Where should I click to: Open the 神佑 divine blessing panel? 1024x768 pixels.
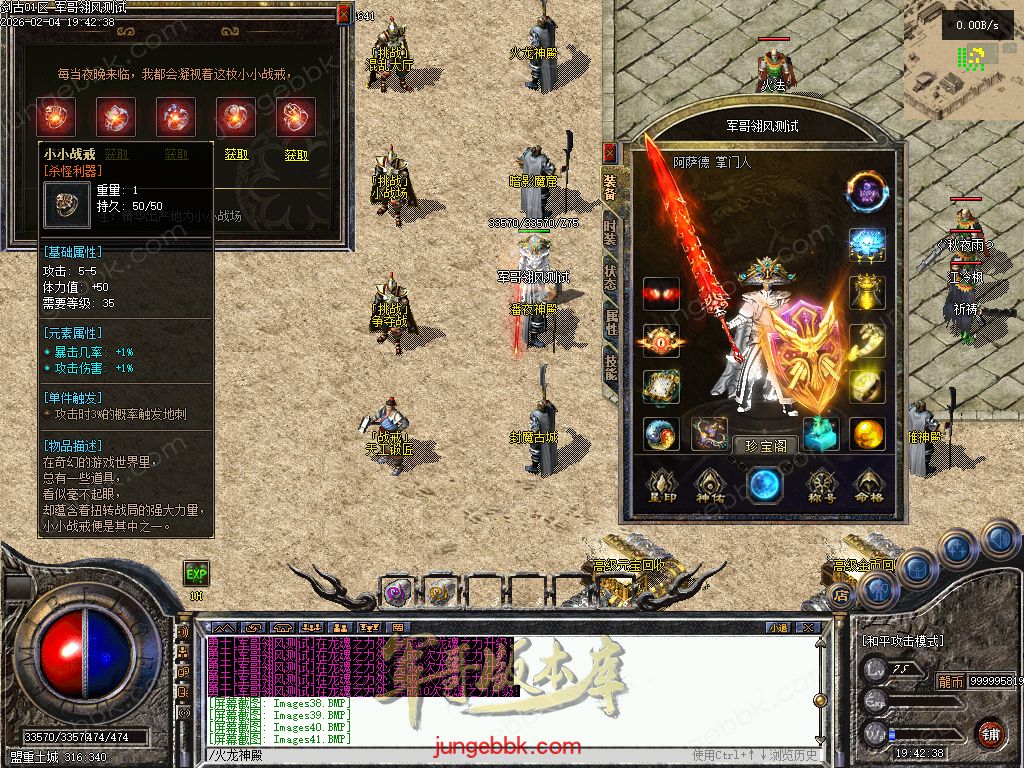point(711,486)
